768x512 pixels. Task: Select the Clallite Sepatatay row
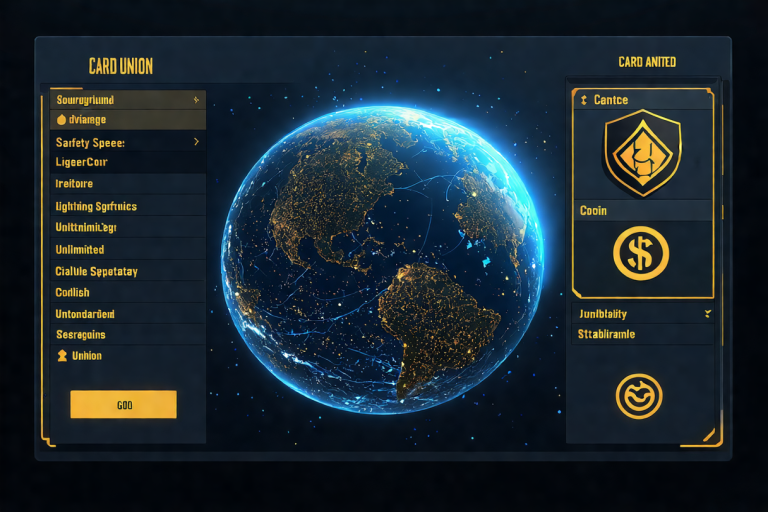127,271
